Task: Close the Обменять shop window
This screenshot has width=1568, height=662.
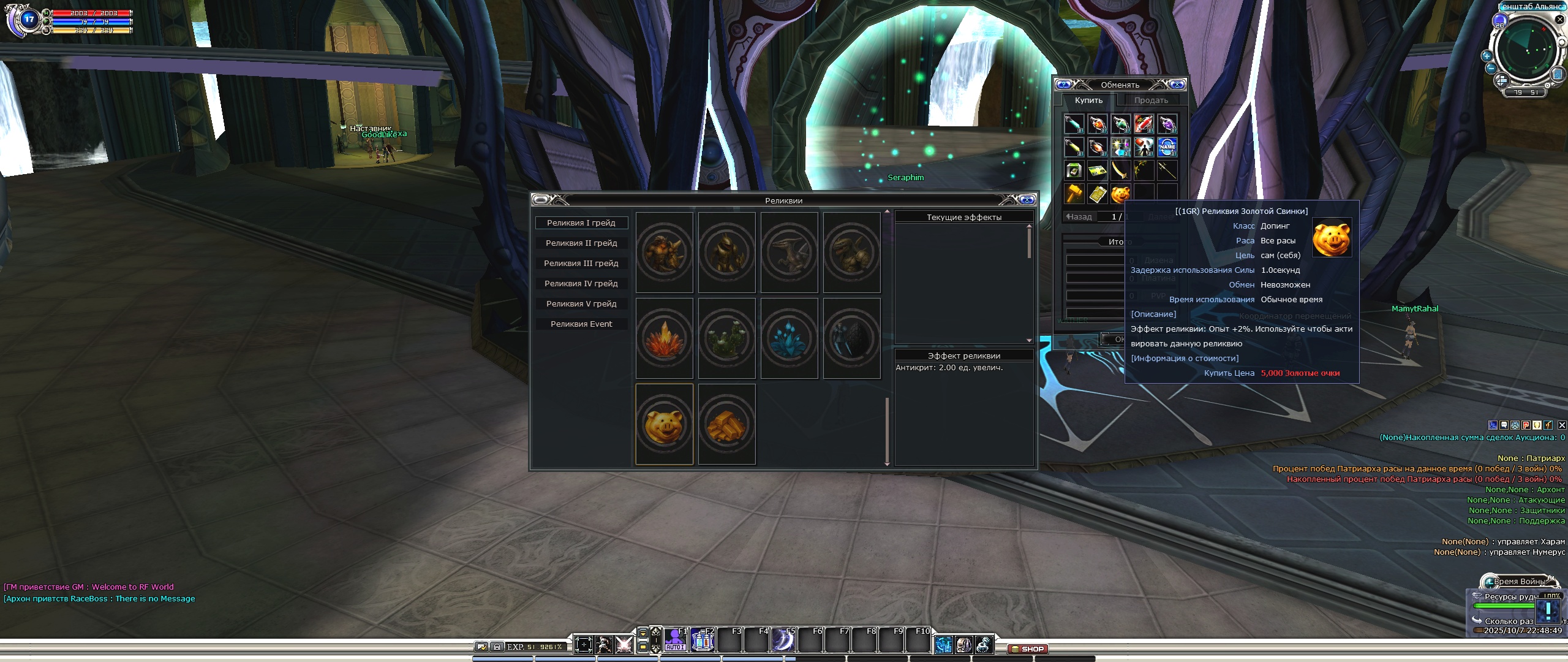Action: (x=1177, y=85)
